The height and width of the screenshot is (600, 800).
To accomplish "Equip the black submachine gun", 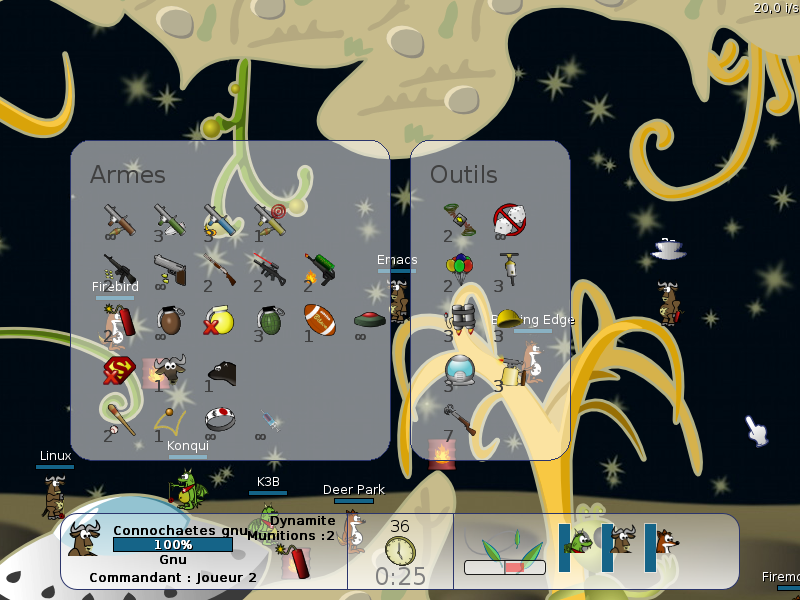I will (118, 268).
